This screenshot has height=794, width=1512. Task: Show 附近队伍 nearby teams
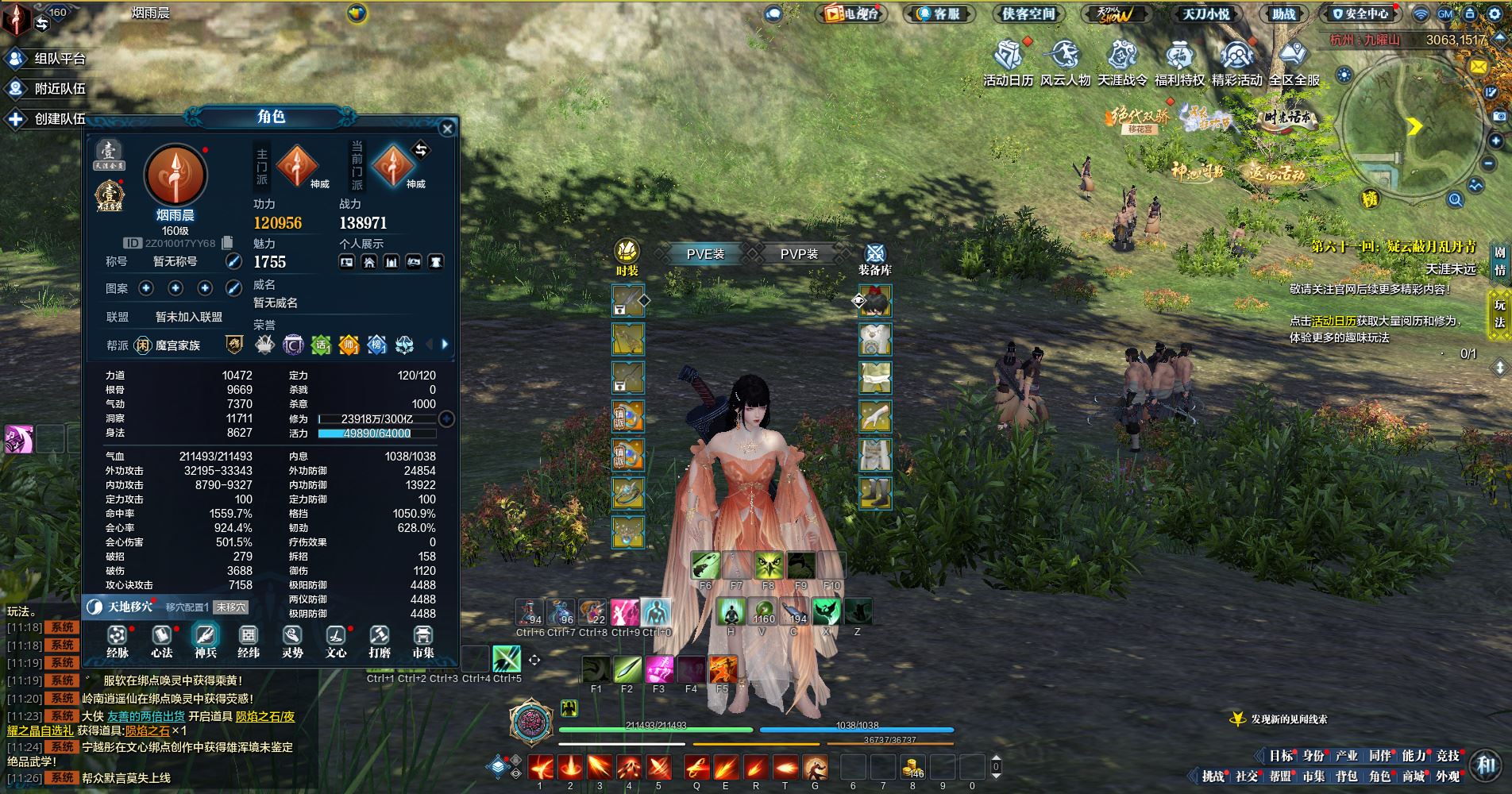(46, 89)
